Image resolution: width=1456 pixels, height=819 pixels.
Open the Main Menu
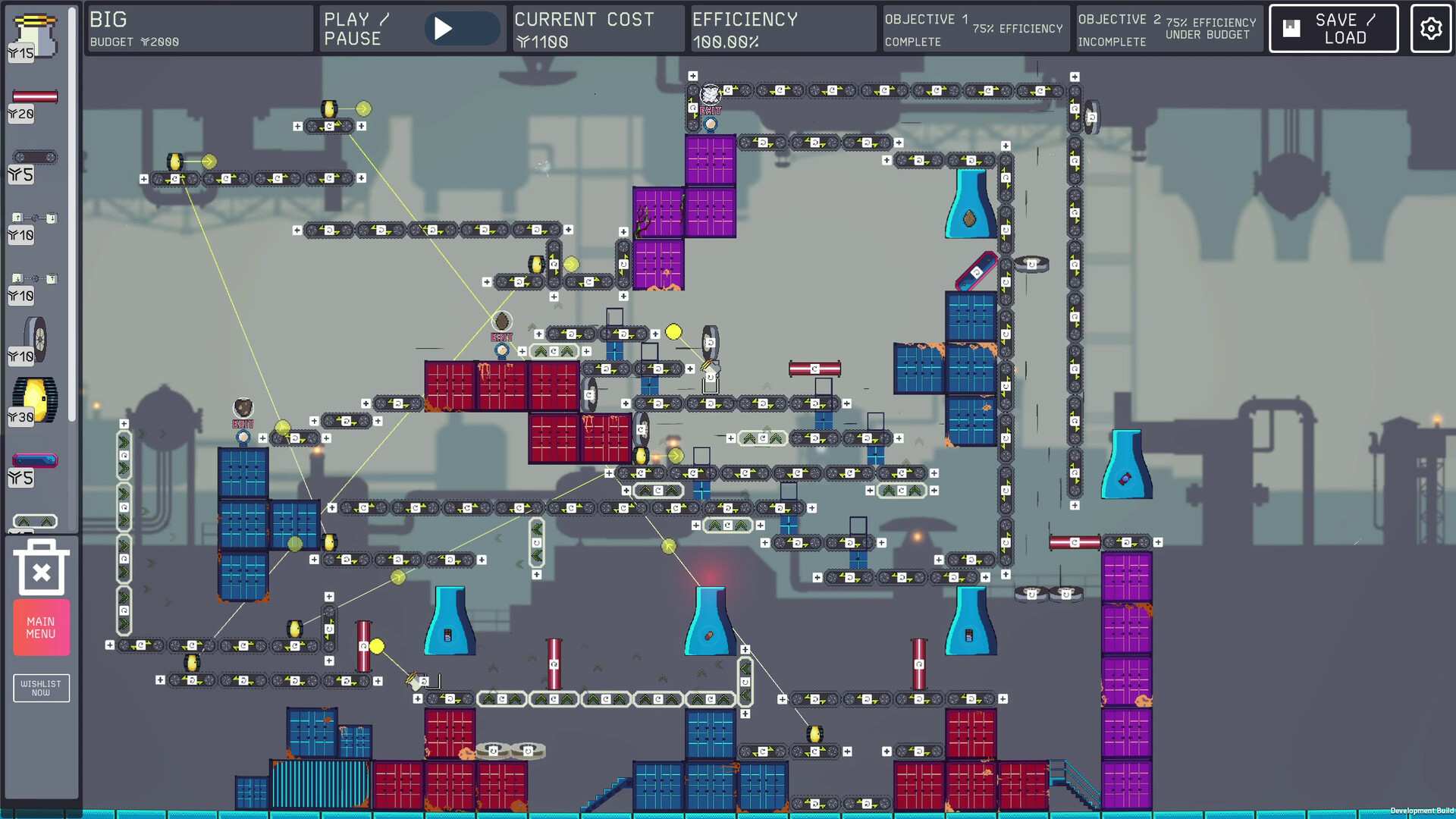tap(41, 627)
